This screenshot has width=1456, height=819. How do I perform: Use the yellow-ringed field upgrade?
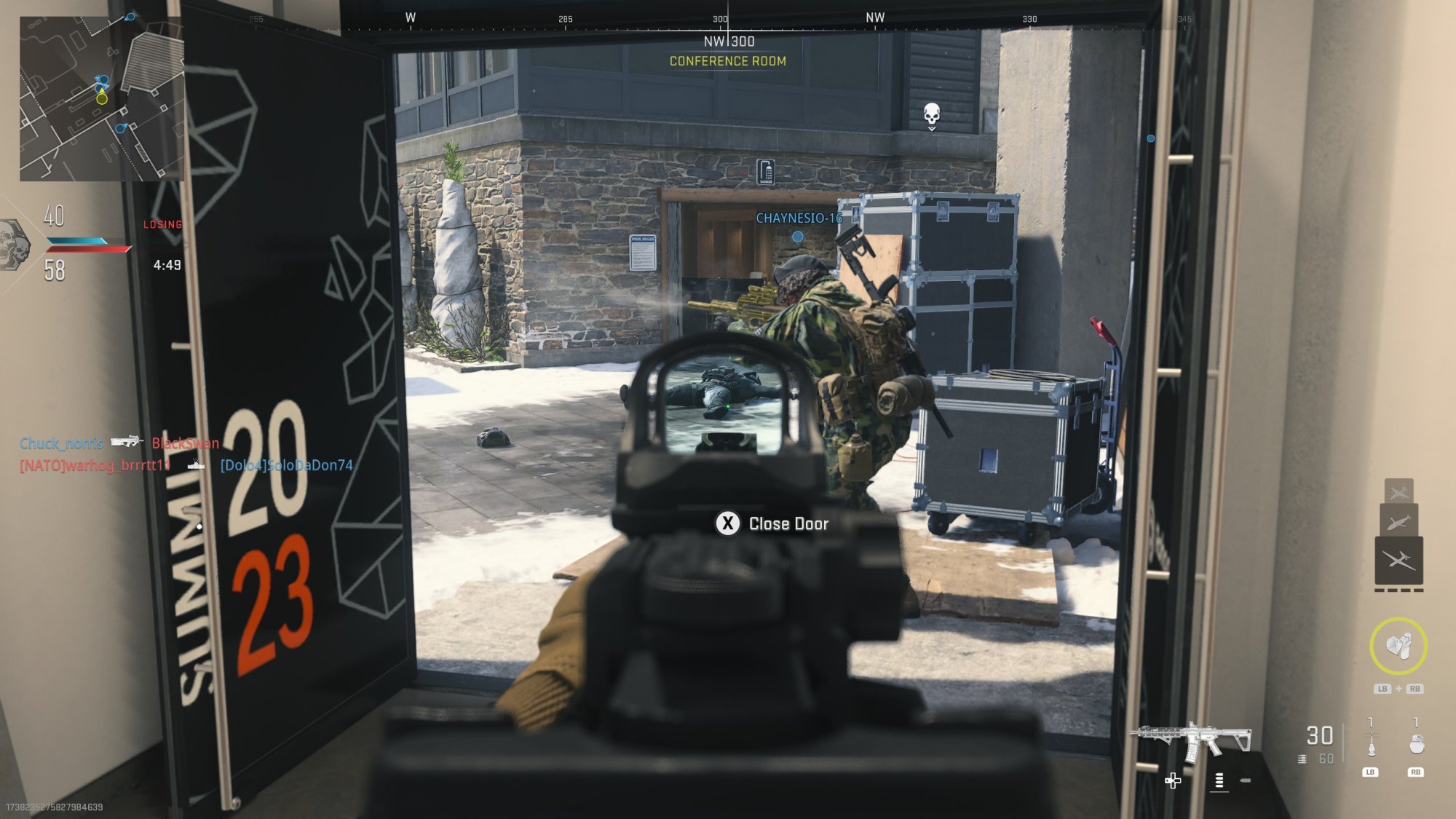1398,646
